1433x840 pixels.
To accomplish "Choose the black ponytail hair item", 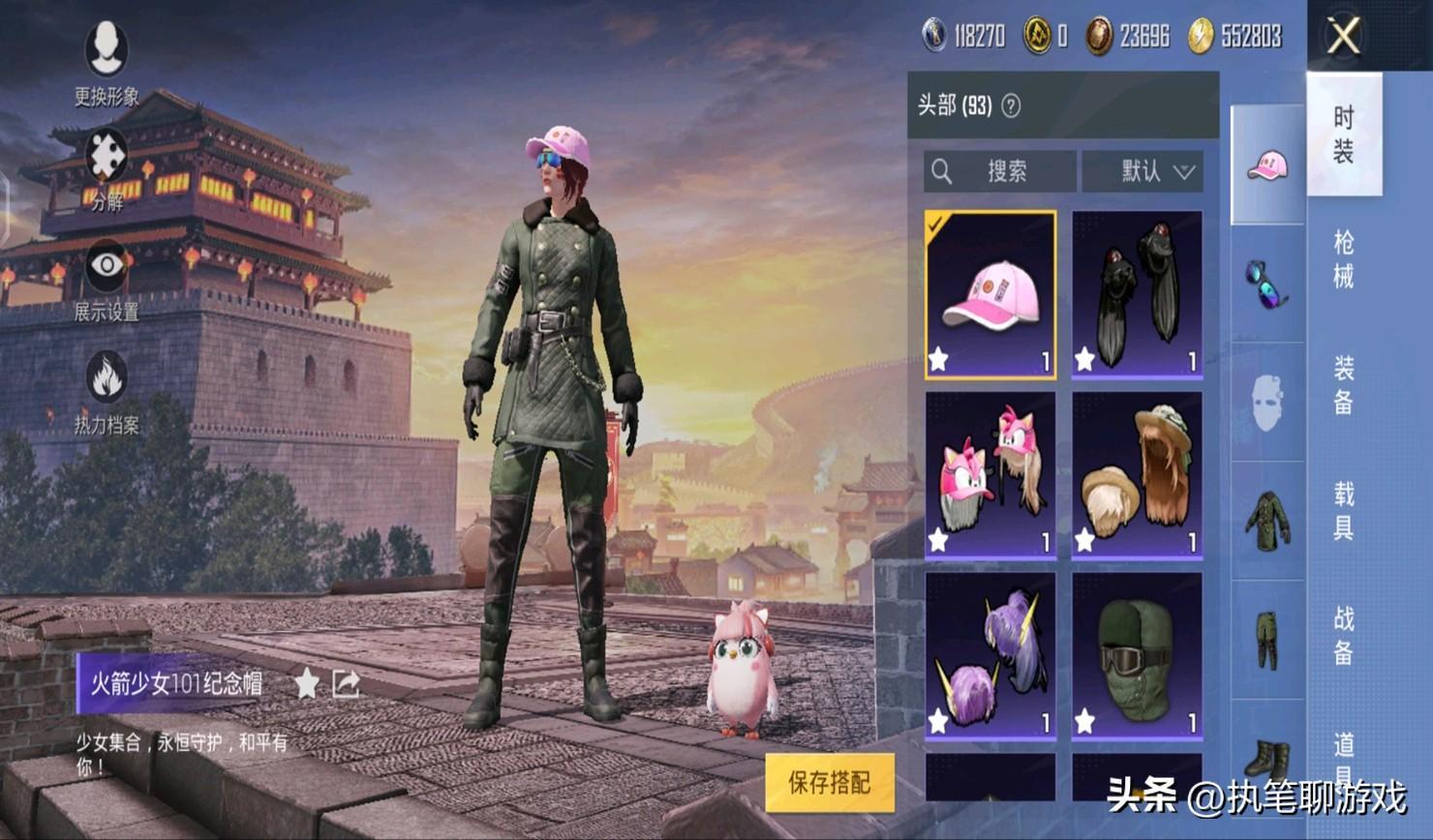I will pyautogui.click(x=1137, y=294).
